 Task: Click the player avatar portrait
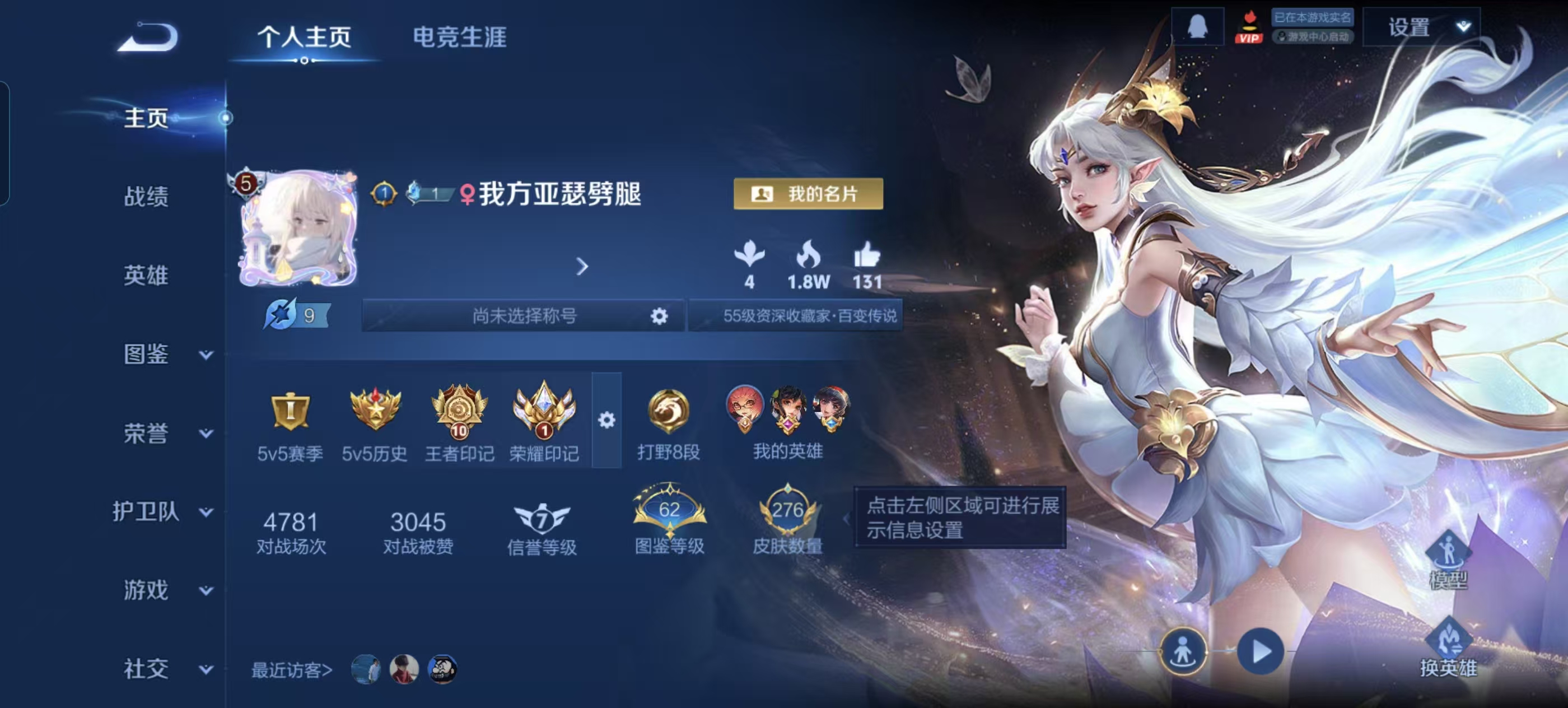298,230
